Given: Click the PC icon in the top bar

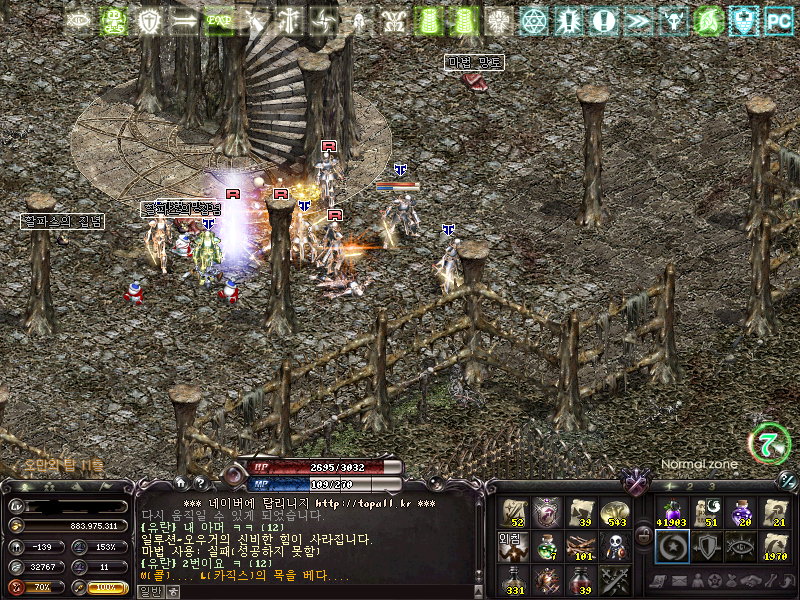Looking at the screenshot, I should [x=778, y=20].
